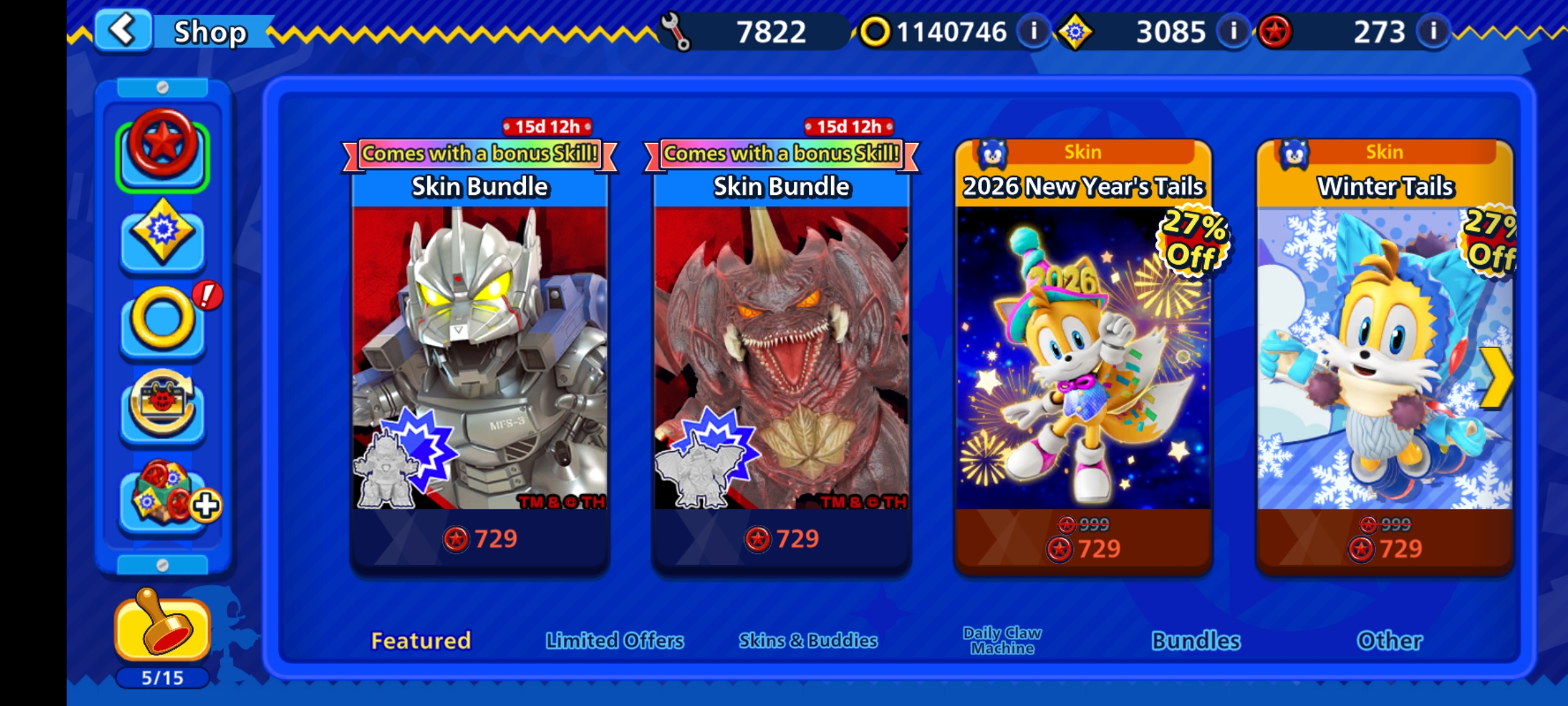Switch to the Bundles tab

[x=1196, y=641]
